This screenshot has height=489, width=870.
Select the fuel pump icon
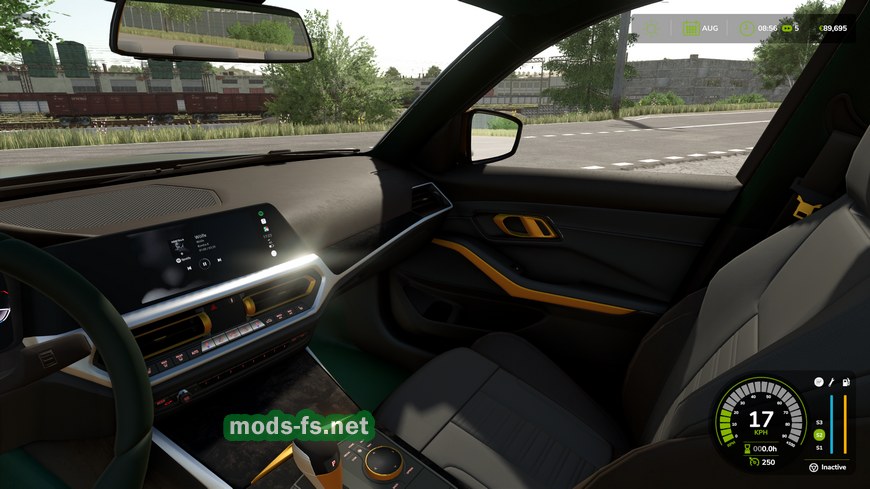pyautogui.click(x=846, y=382)
